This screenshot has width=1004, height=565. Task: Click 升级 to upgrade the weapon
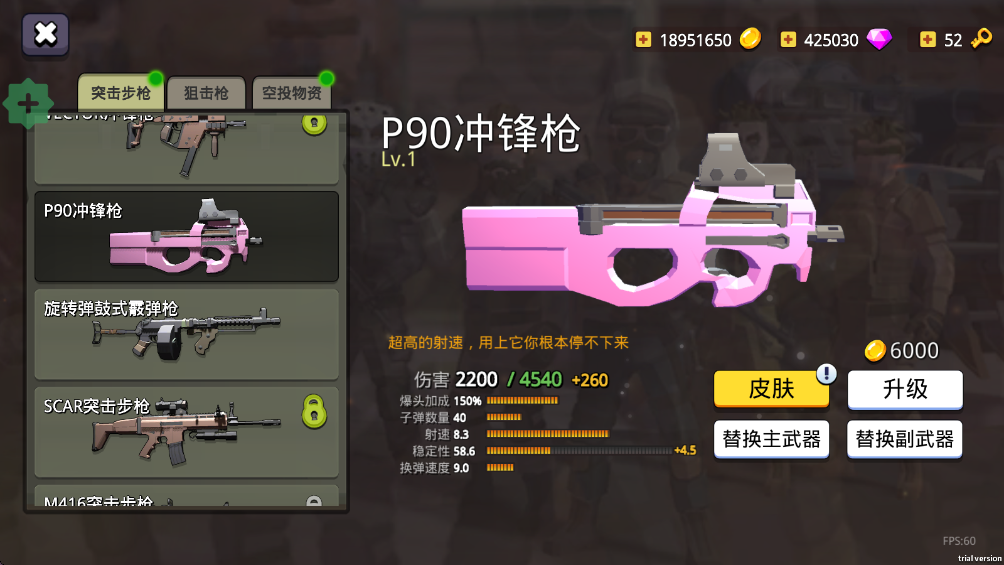[x=905, y=389]
